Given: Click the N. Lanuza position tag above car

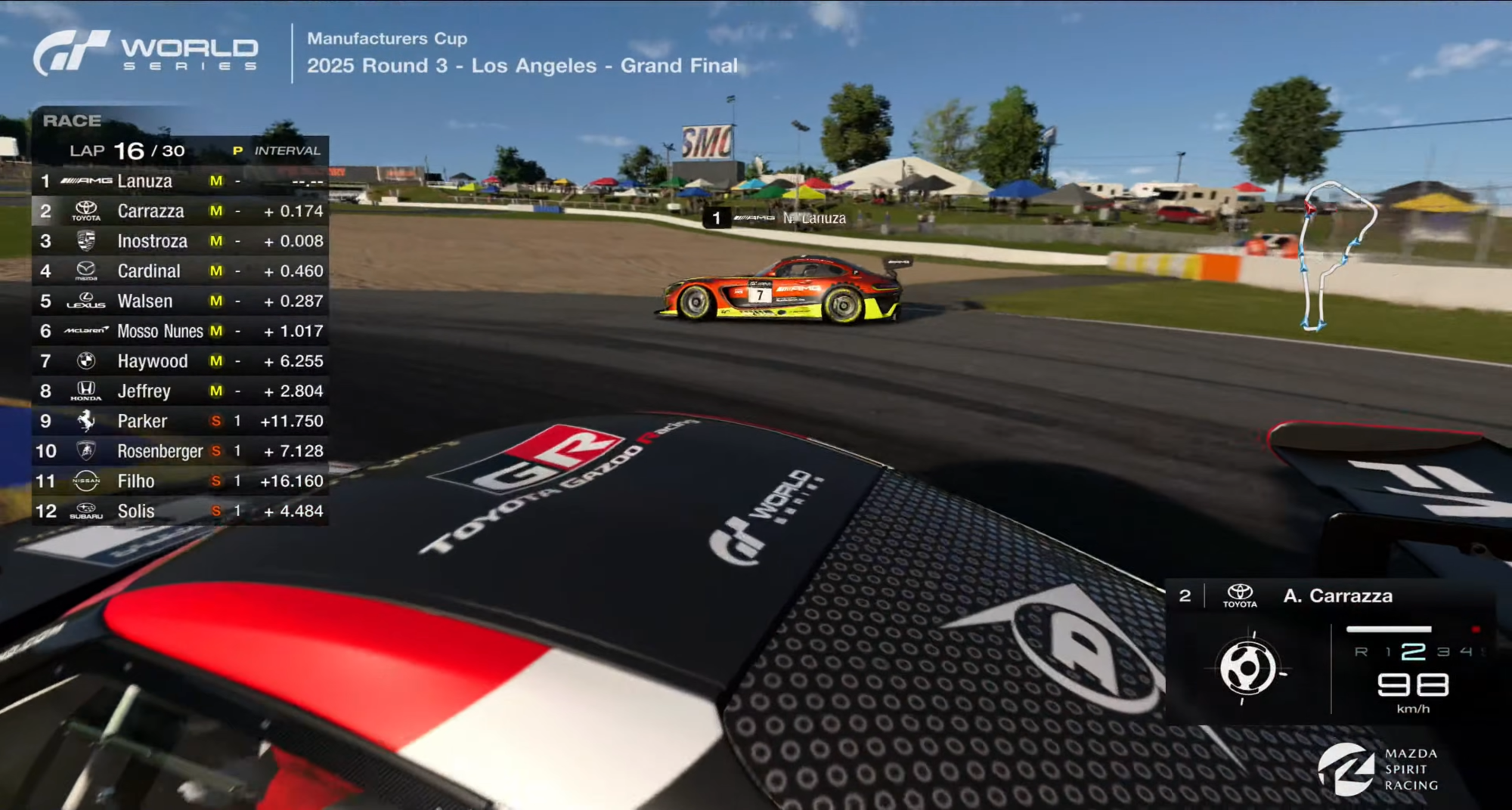Looking at the screenshot, I should click(x=780, y=218).
